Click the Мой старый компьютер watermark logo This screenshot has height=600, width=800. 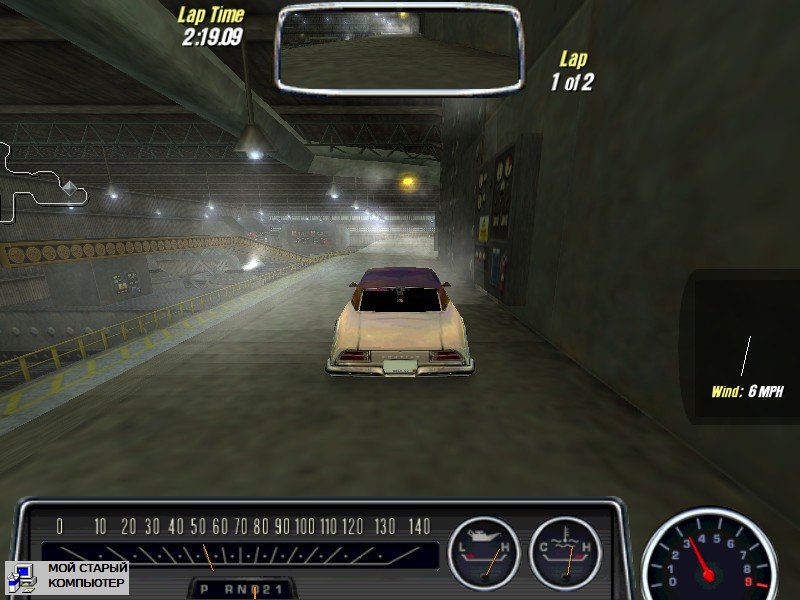[67, 575]
